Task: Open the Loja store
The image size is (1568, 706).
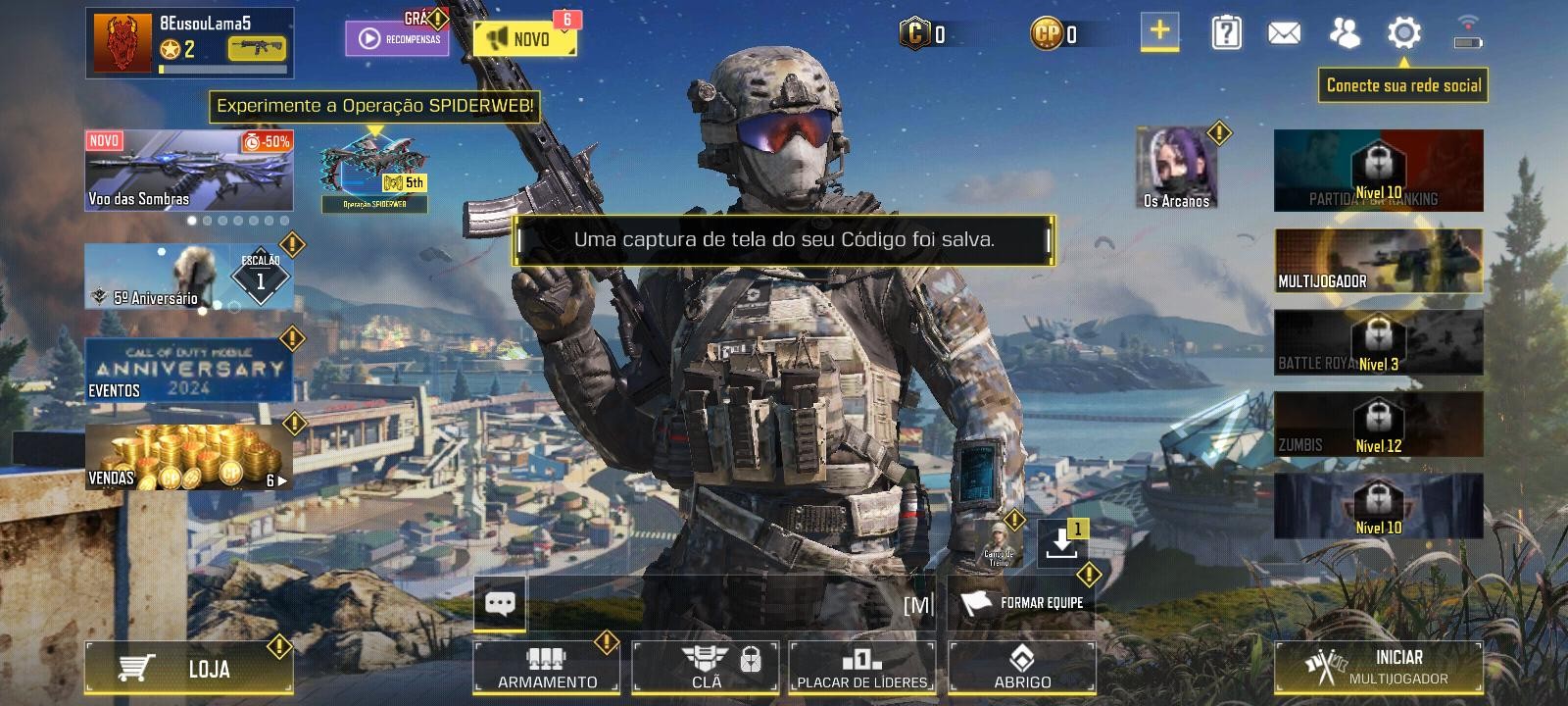Action: tap(189, 665)
